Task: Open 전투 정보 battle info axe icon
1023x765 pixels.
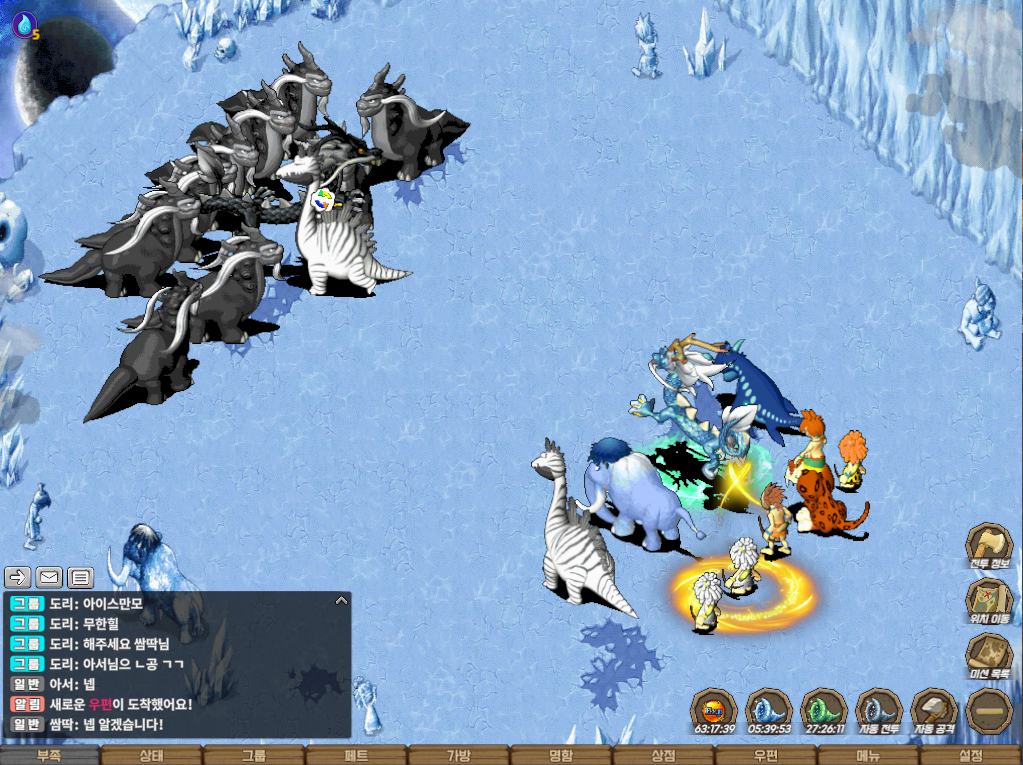Action: tap(988, 547)
